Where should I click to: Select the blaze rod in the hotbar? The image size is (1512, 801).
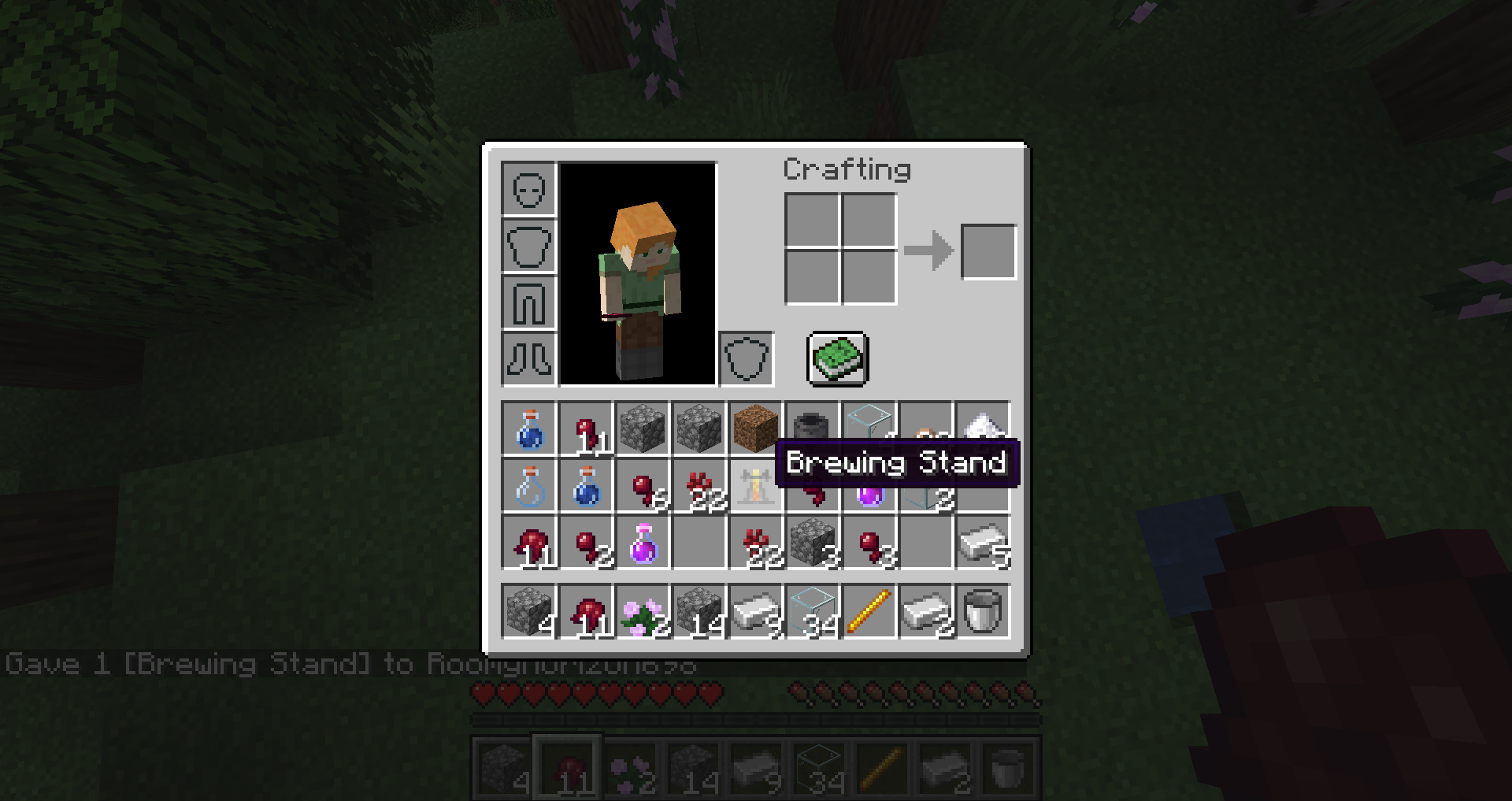[869, 611]
